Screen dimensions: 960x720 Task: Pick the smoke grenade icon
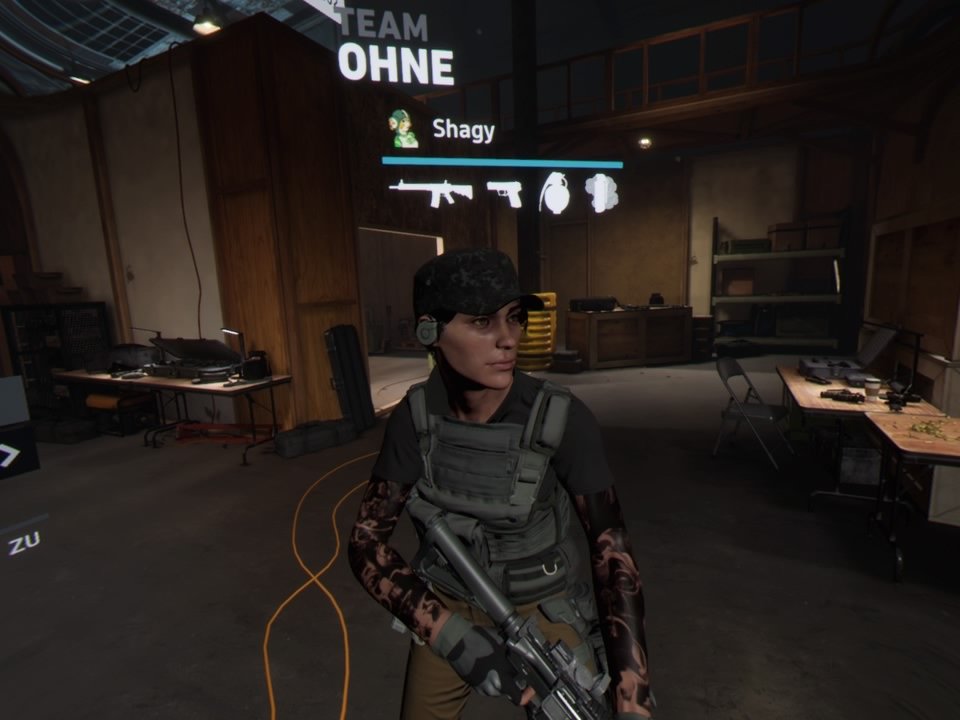(x=601, y=192)
